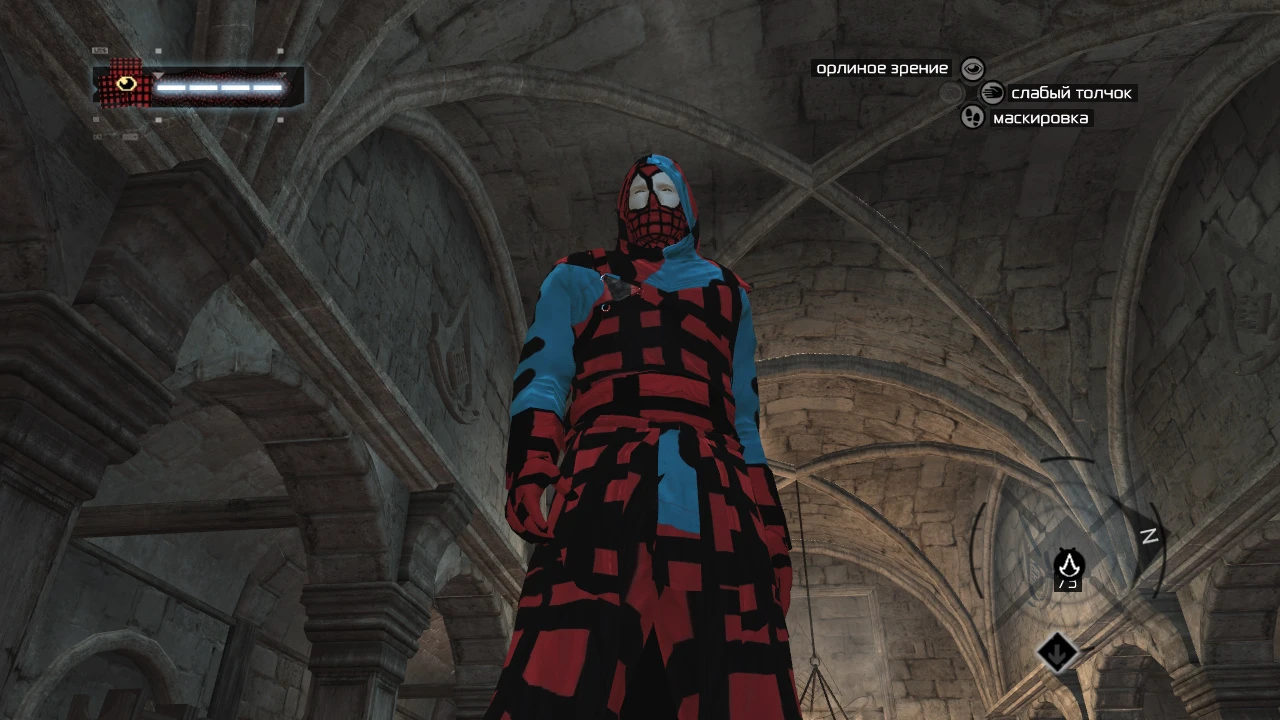Expand the left notch on the health bar frame
This screenshot has width=1280, height=720.
(158, 73)
